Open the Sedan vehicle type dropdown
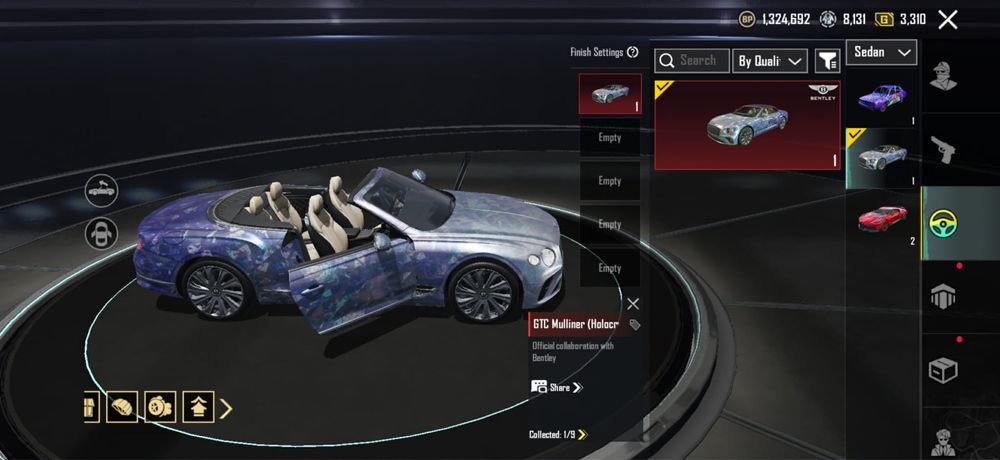This screenshot has height=460, width=1000. pyautogui.click(x=881, y=52)
